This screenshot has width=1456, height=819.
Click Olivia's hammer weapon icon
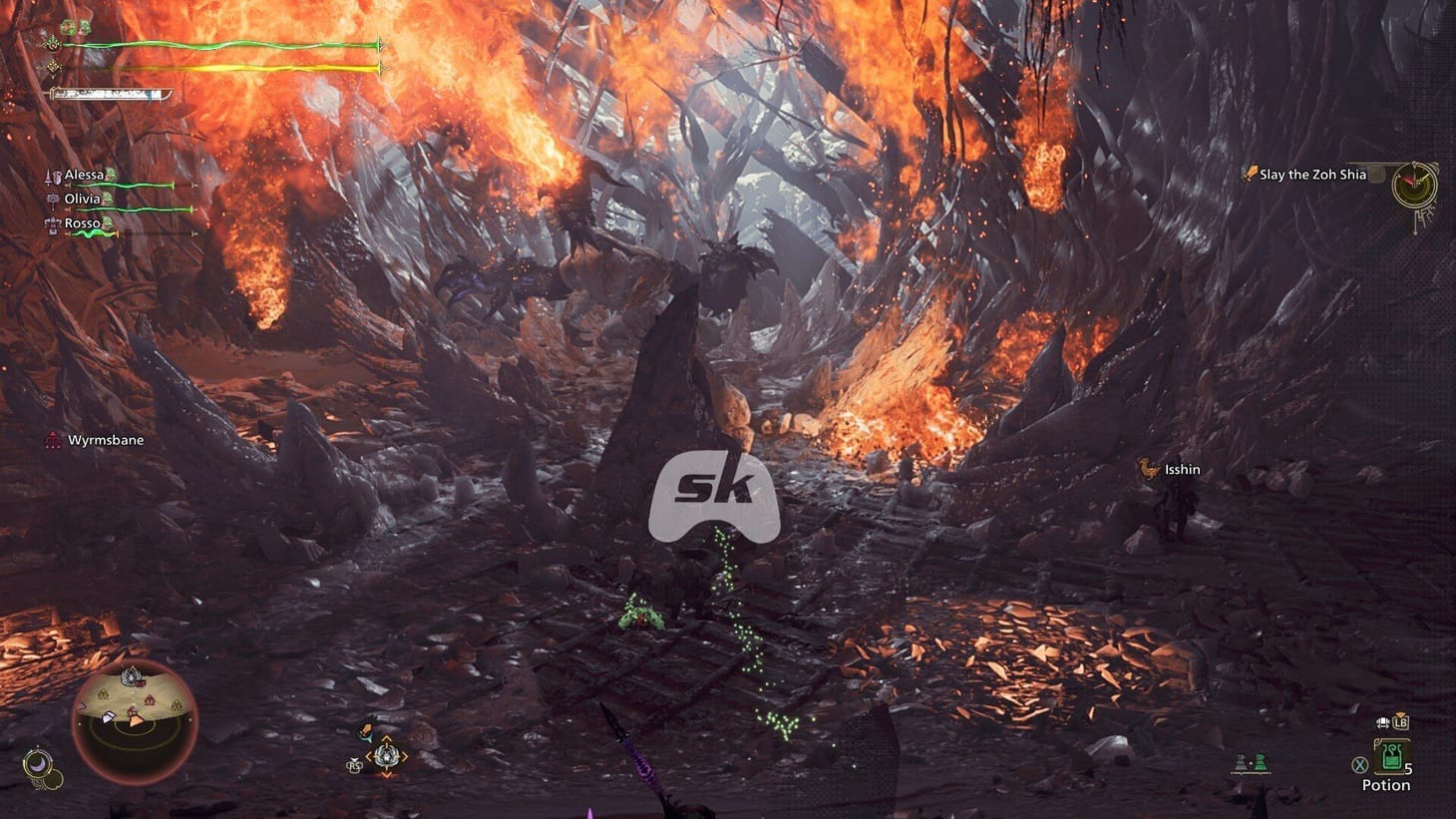pyautogui.click(x=52, y=200)
